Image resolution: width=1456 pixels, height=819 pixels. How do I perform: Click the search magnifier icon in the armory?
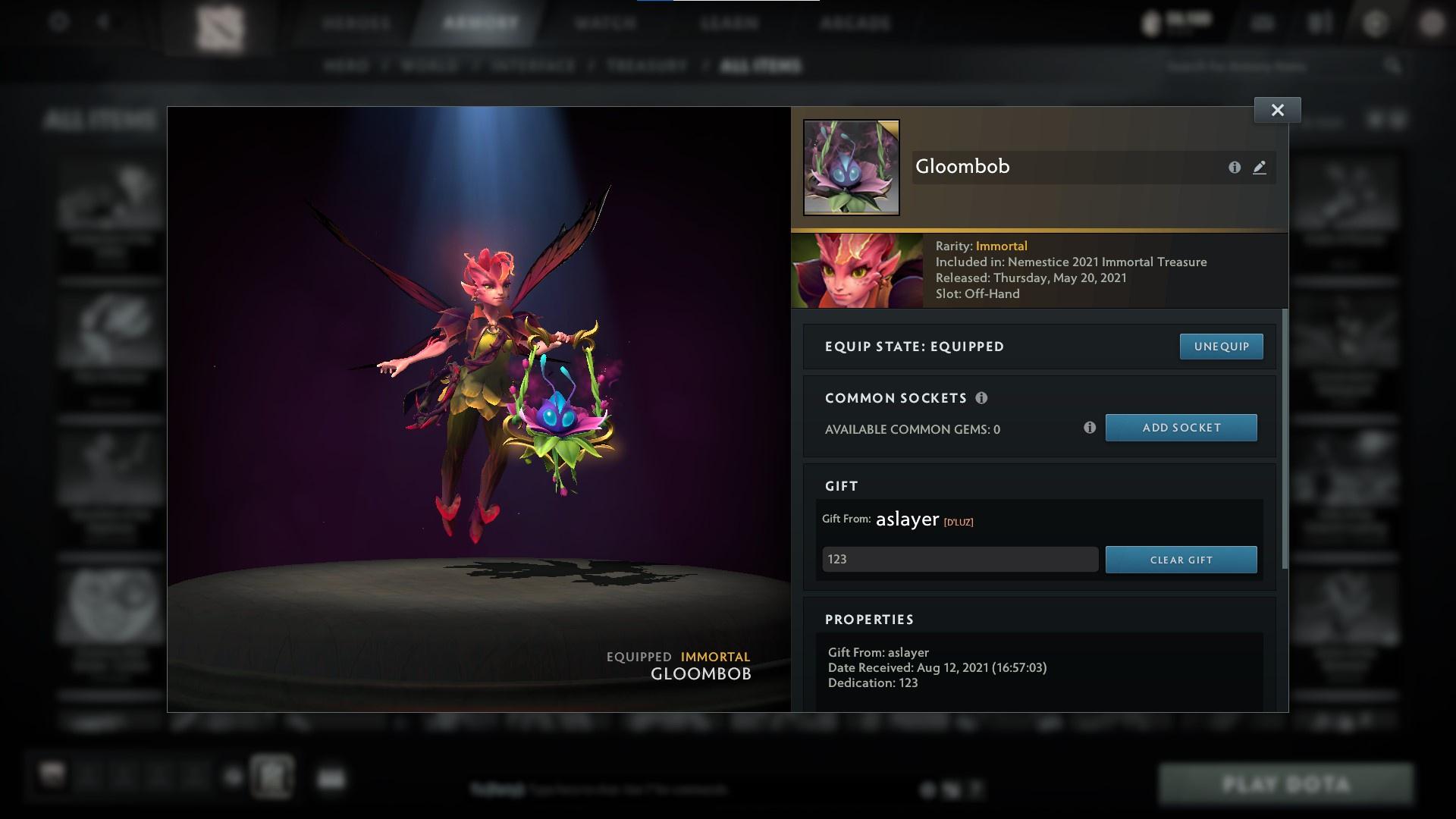(1394, 66)
